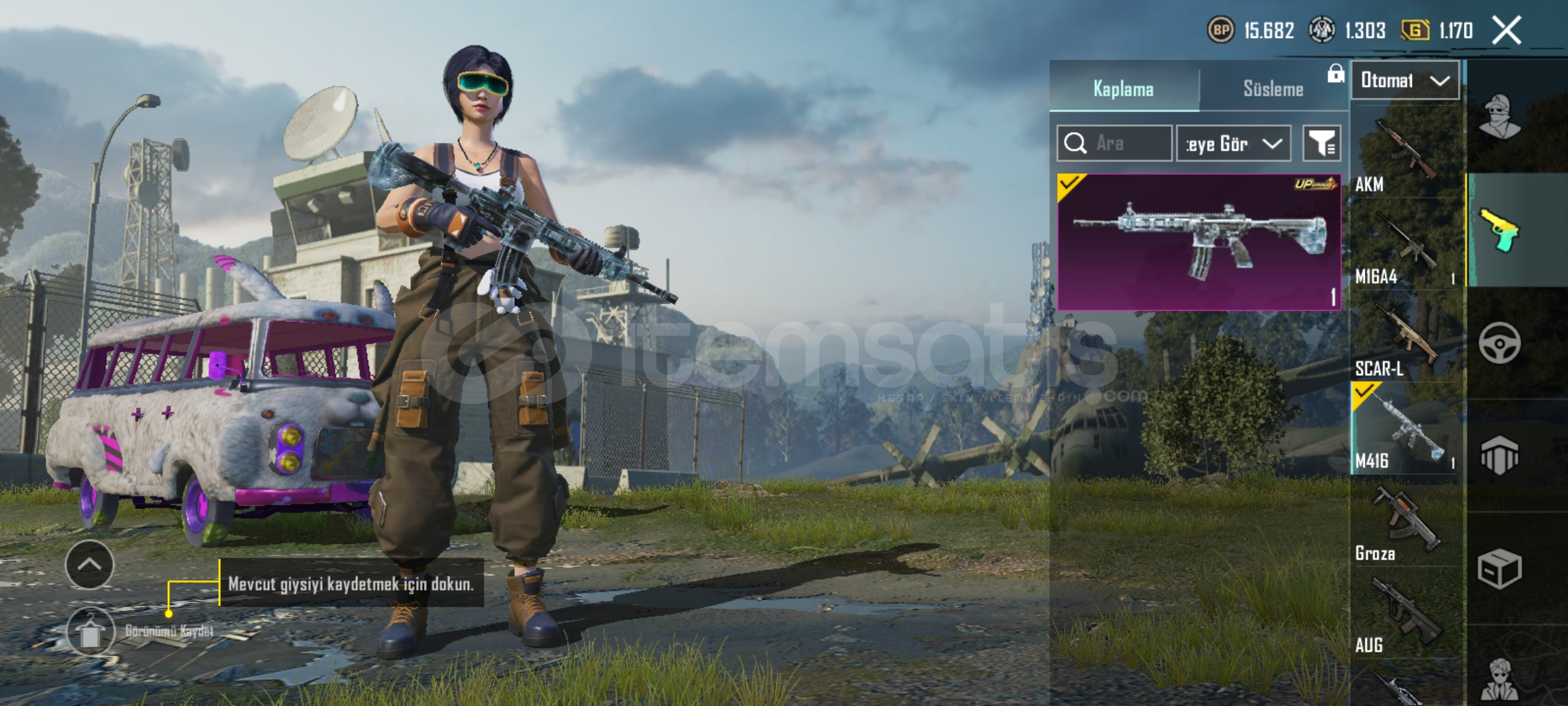The image size is (1568, 706).
Task: Close the inventory screen with the X
Action: click(x=1507, y=31)
